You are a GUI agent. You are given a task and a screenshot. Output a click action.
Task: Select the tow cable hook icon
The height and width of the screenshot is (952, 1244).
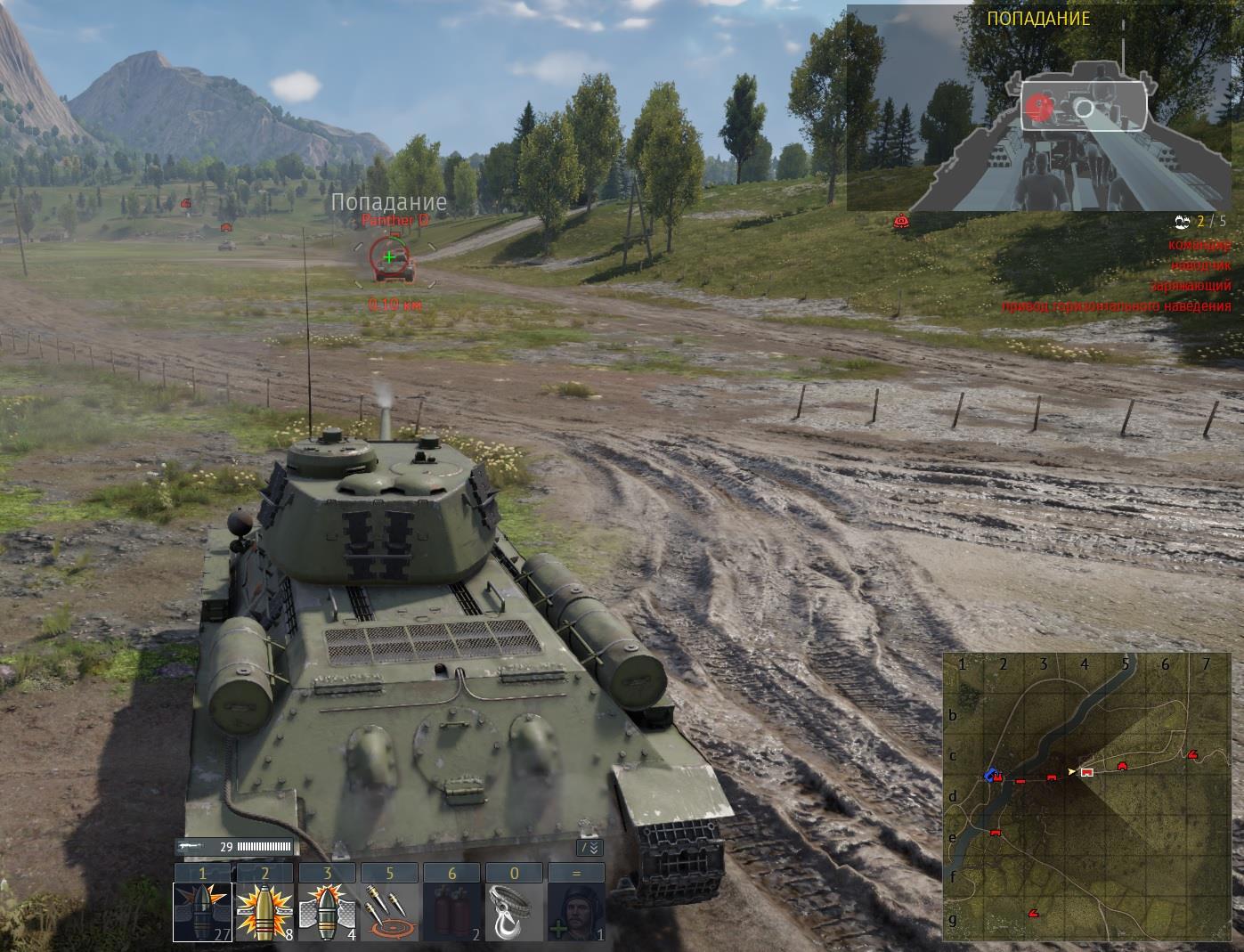(x=514, y=912)
